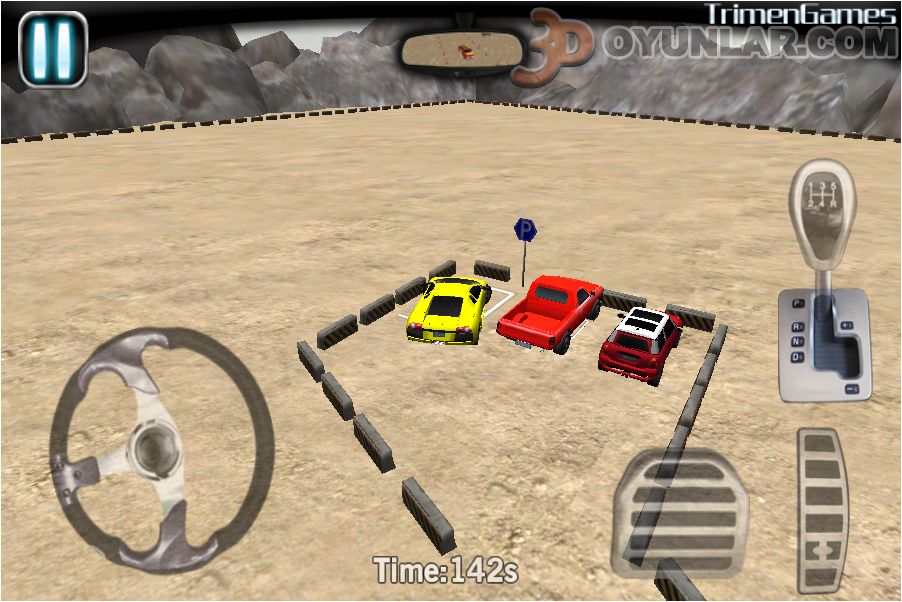Choose the N gear position
The image size is (902, 602).
(798, 341)
